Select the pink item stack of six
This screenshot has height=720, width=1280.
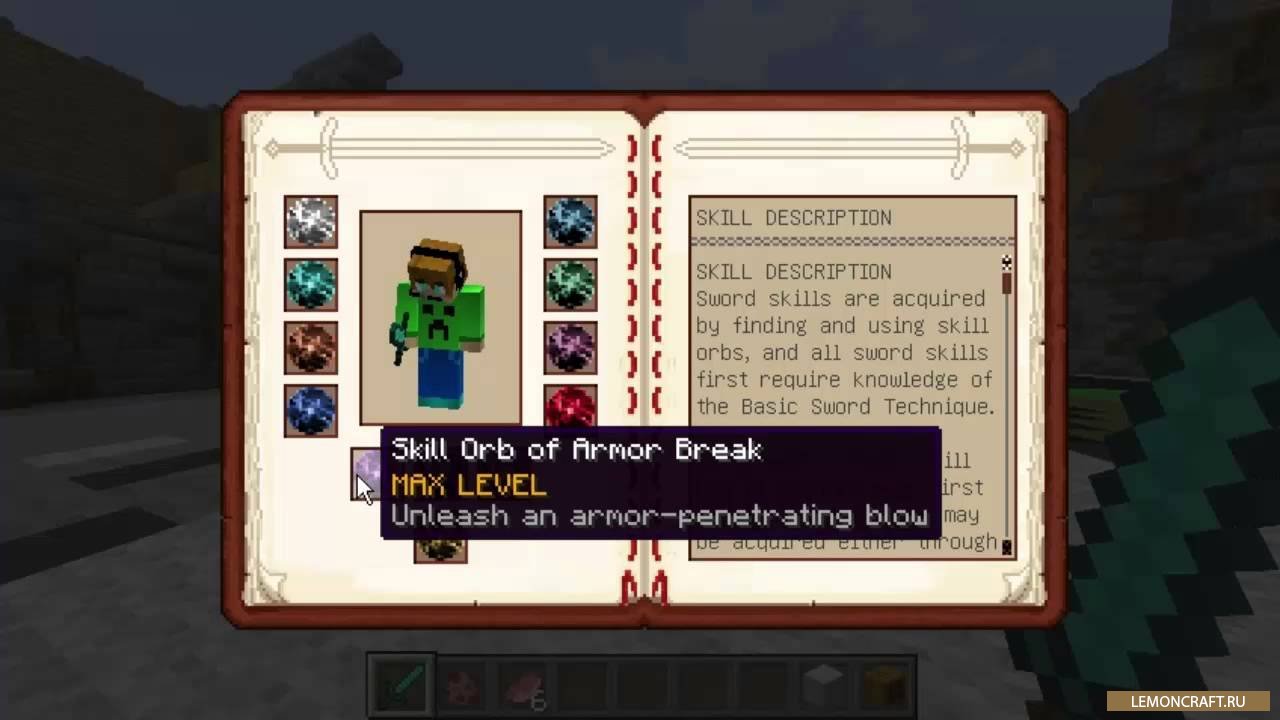[524, 686]
